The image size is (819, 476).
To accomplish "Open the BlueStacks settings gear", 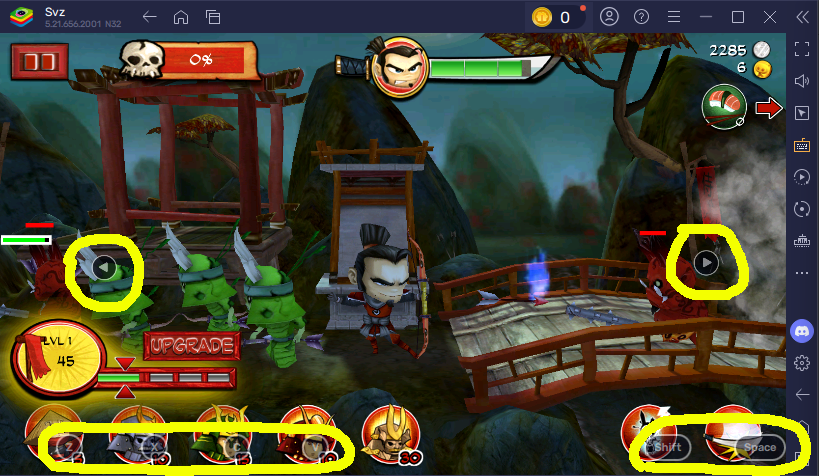I will coord(801,362).
